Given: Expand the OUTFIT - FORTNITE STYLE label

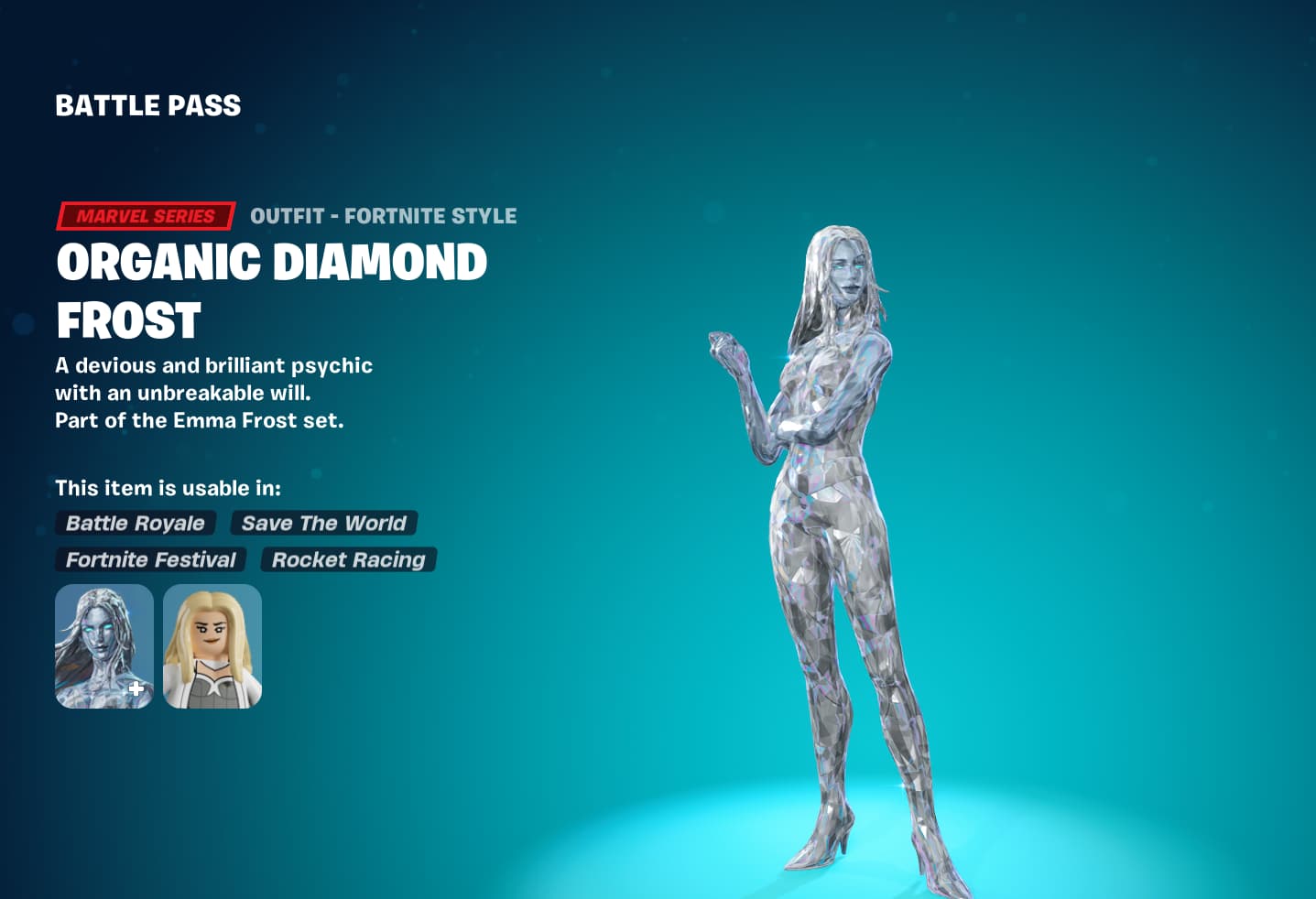Looking at the screenshot, I should [x=383, y=216].
